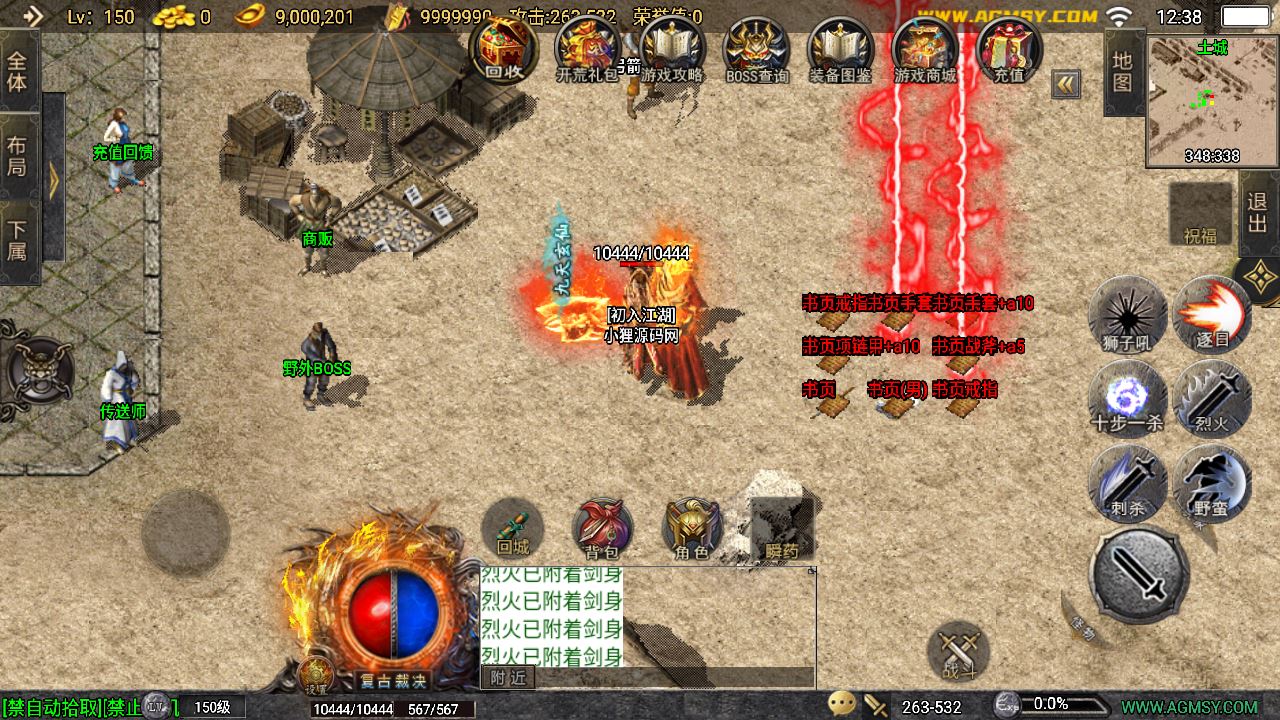Trigger the 刺杀 skill

click(x=1128, y=482)
